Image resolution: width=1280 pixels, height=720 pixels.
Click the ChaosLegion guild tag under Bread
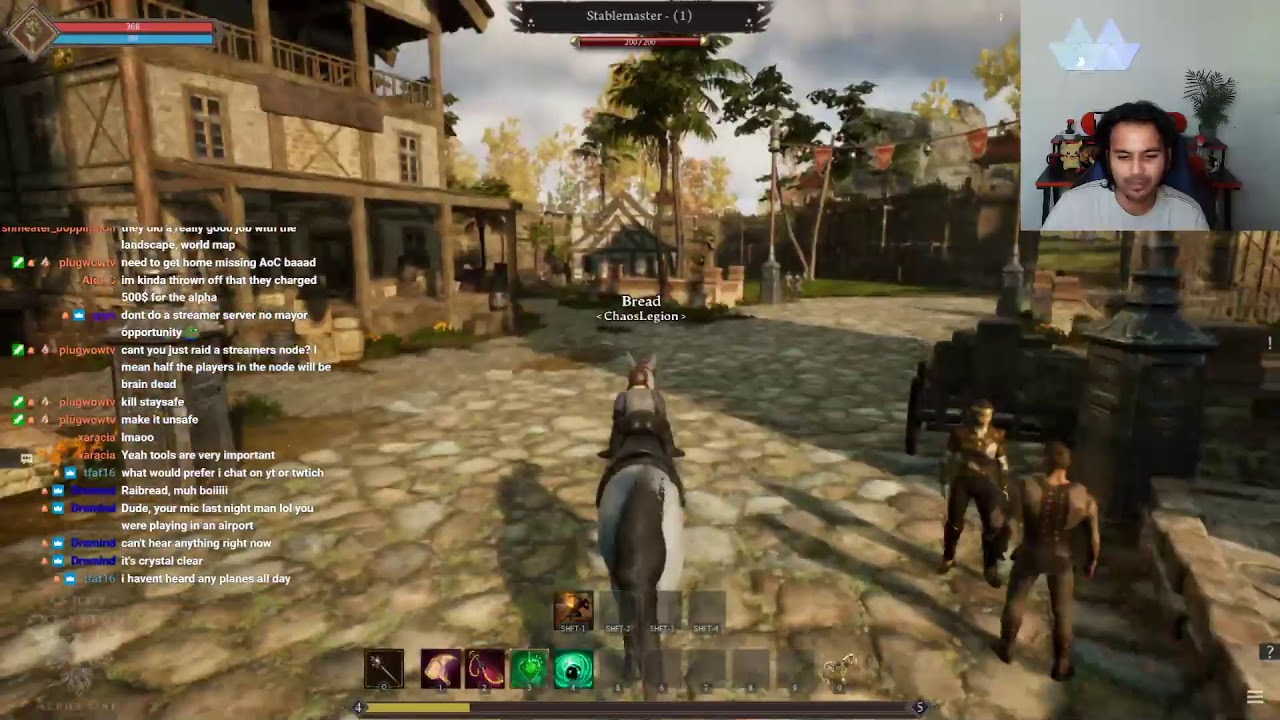click(641, 315)
